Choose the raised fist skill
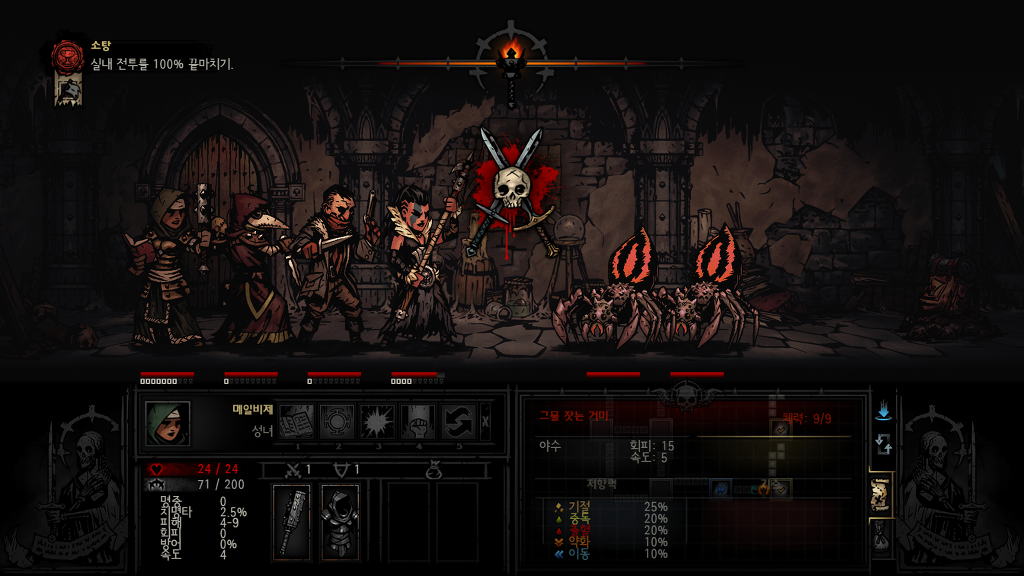The image size is (1024, 576). (419, 421)
